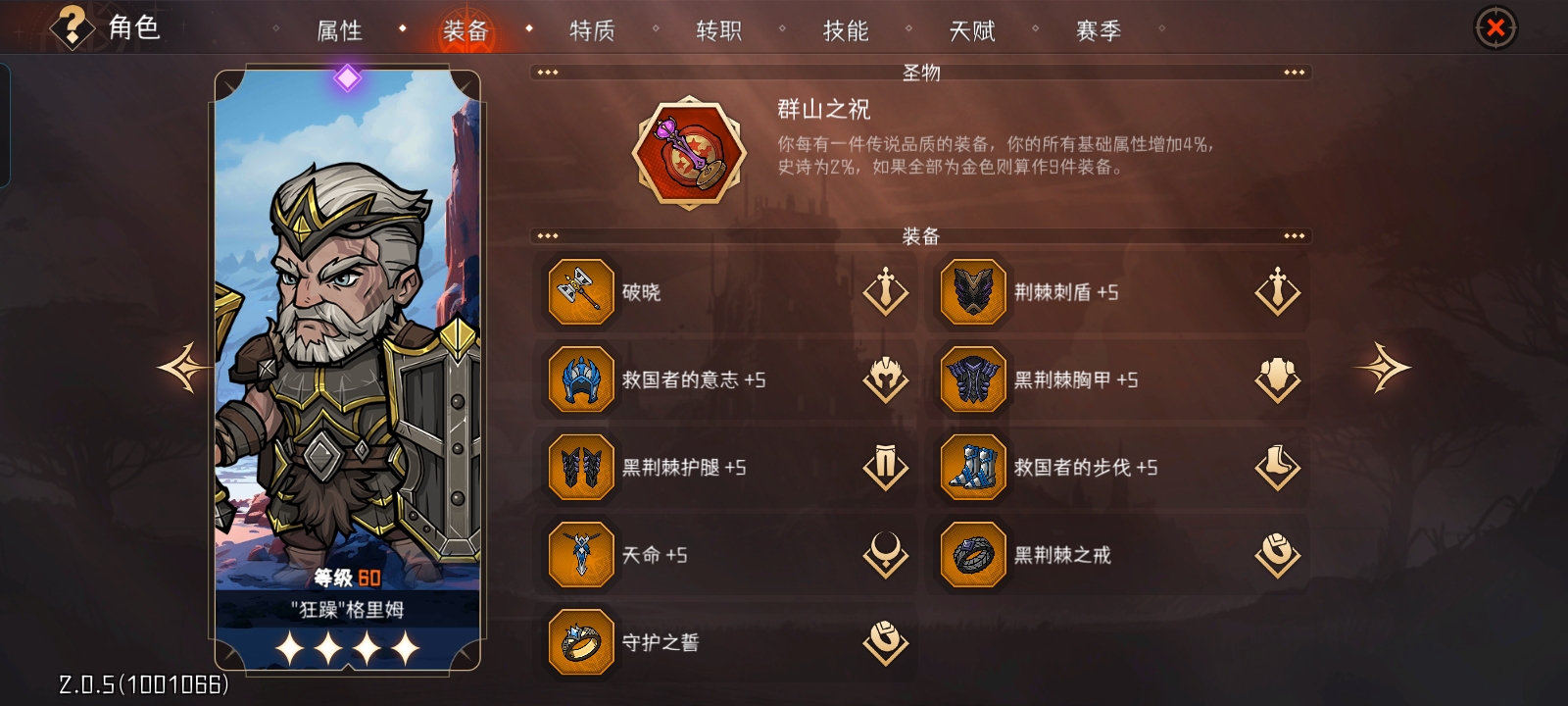1568x706 pixels.
Task: Click the 救国者的意志 helmet icon
Action: (580, 379)
